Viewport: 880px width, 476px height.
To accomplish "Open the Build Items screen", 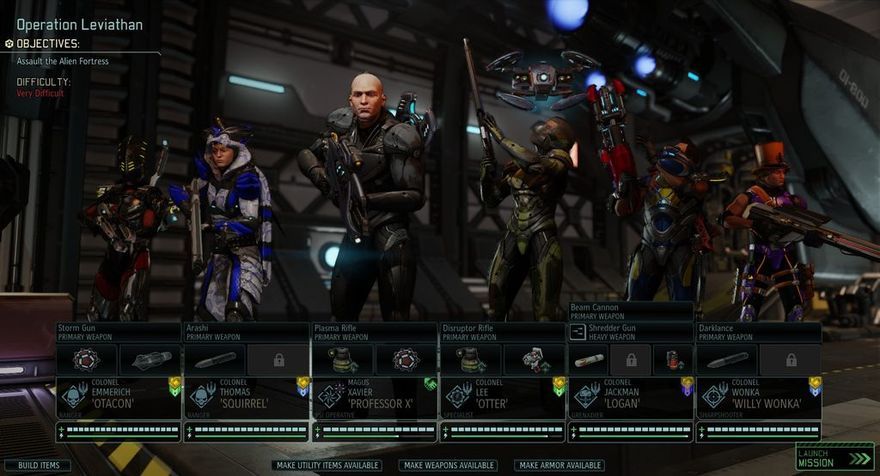I will pos(38,465).
